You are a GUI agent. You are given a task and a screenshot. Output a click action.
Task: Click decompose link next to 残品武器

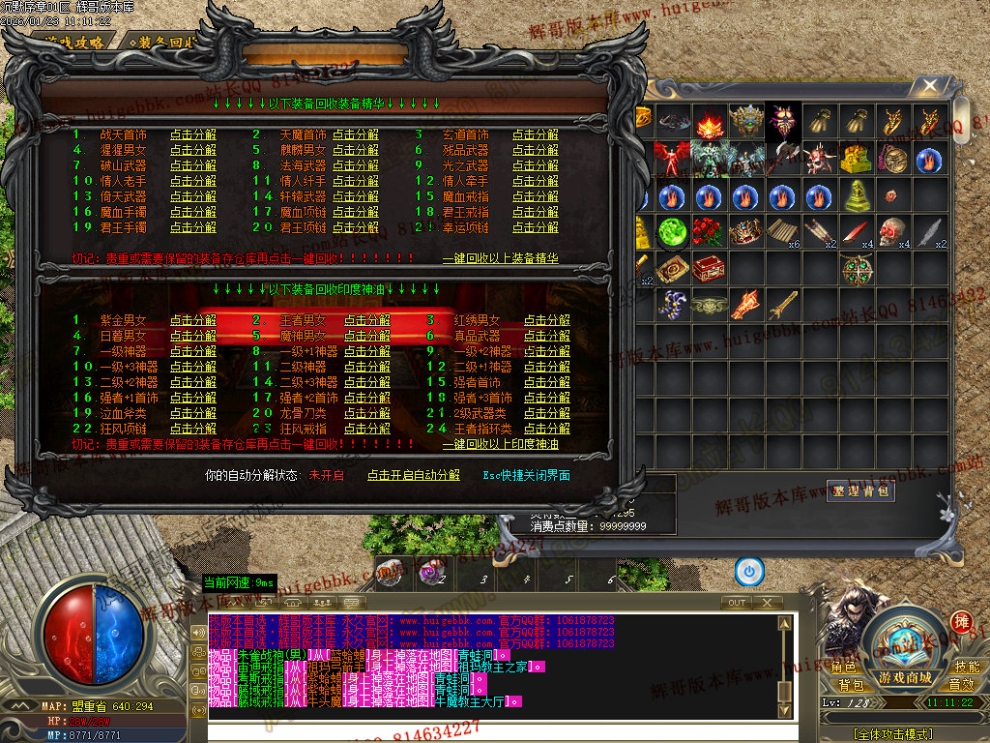pos(535,150)
